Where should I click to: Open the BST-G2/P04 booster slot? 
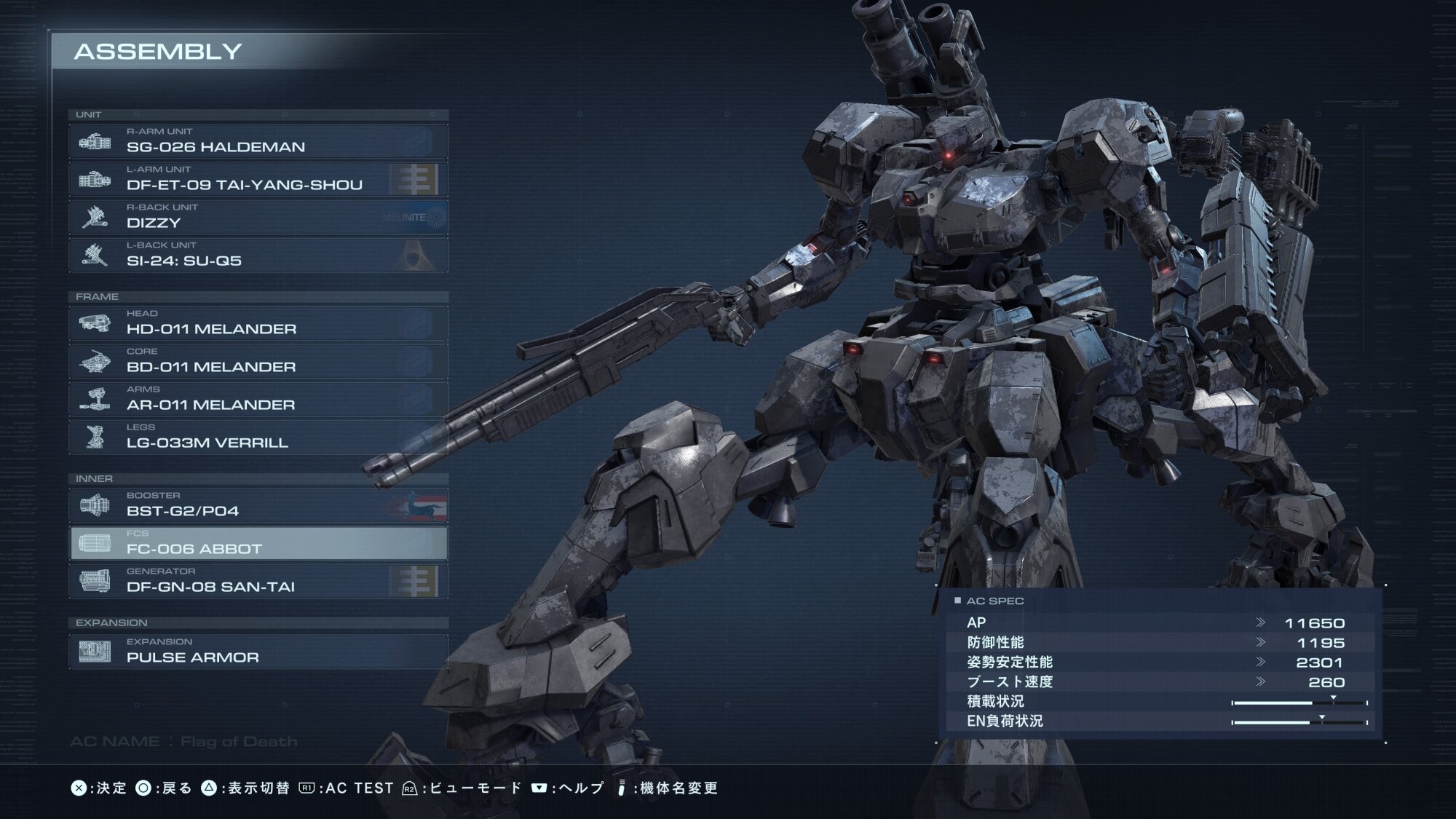tap(258, 505)
